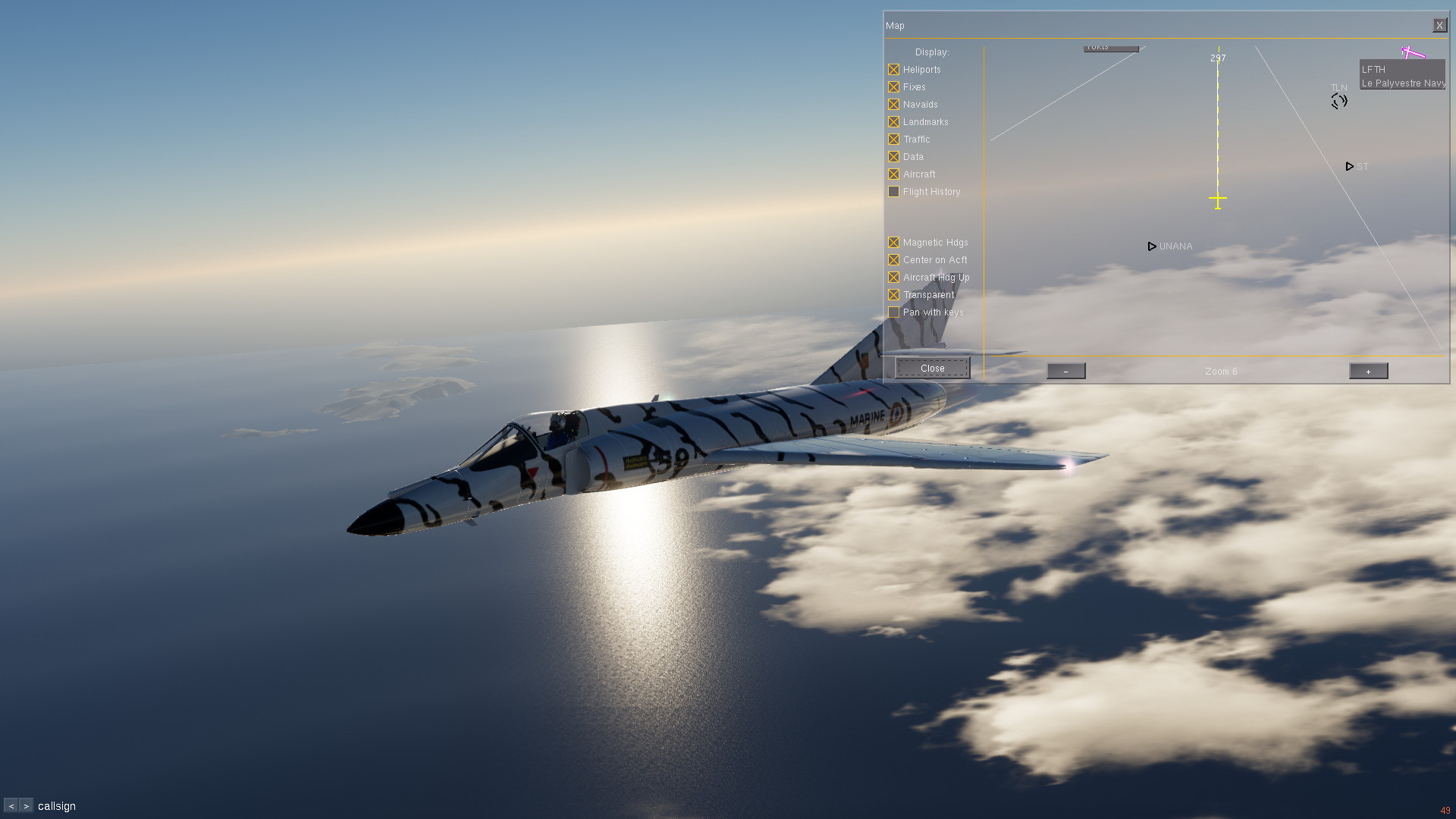Toggle the Data display checkbox
Image resolution: width=1456 pixels, height=819 pixels.
pyautogui.click(x=894, y=157)
